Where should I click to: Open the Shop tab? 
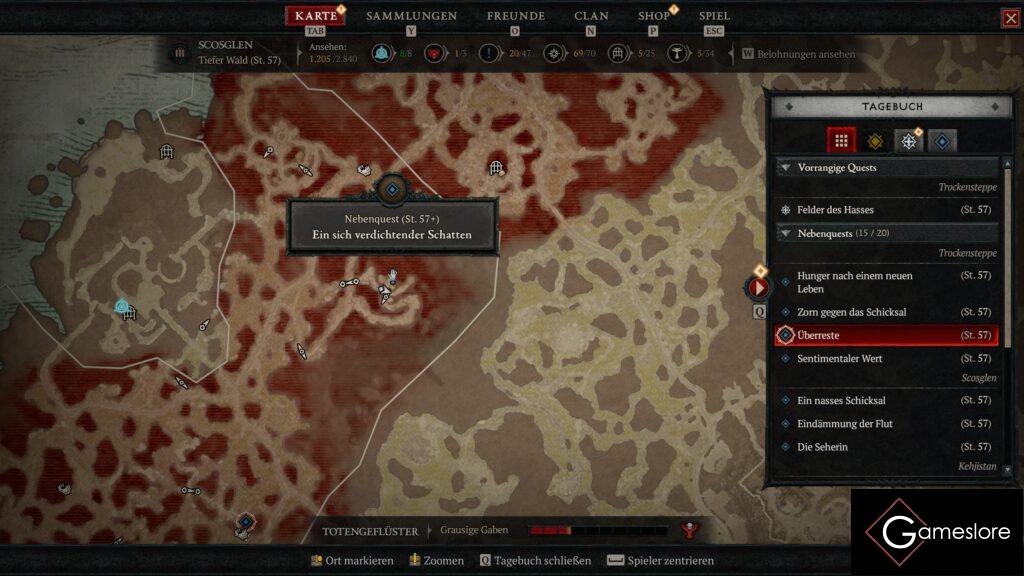(654, 16)
